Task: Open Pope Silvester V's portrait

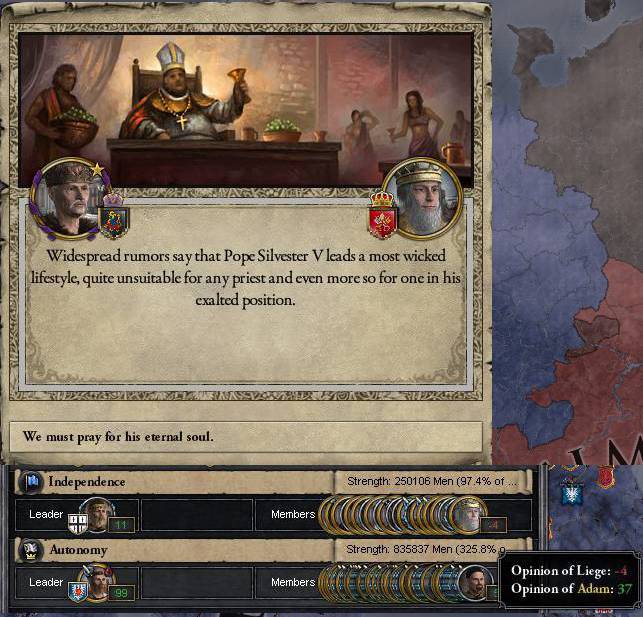Action: pyautogui.click(x=421, y=197)
